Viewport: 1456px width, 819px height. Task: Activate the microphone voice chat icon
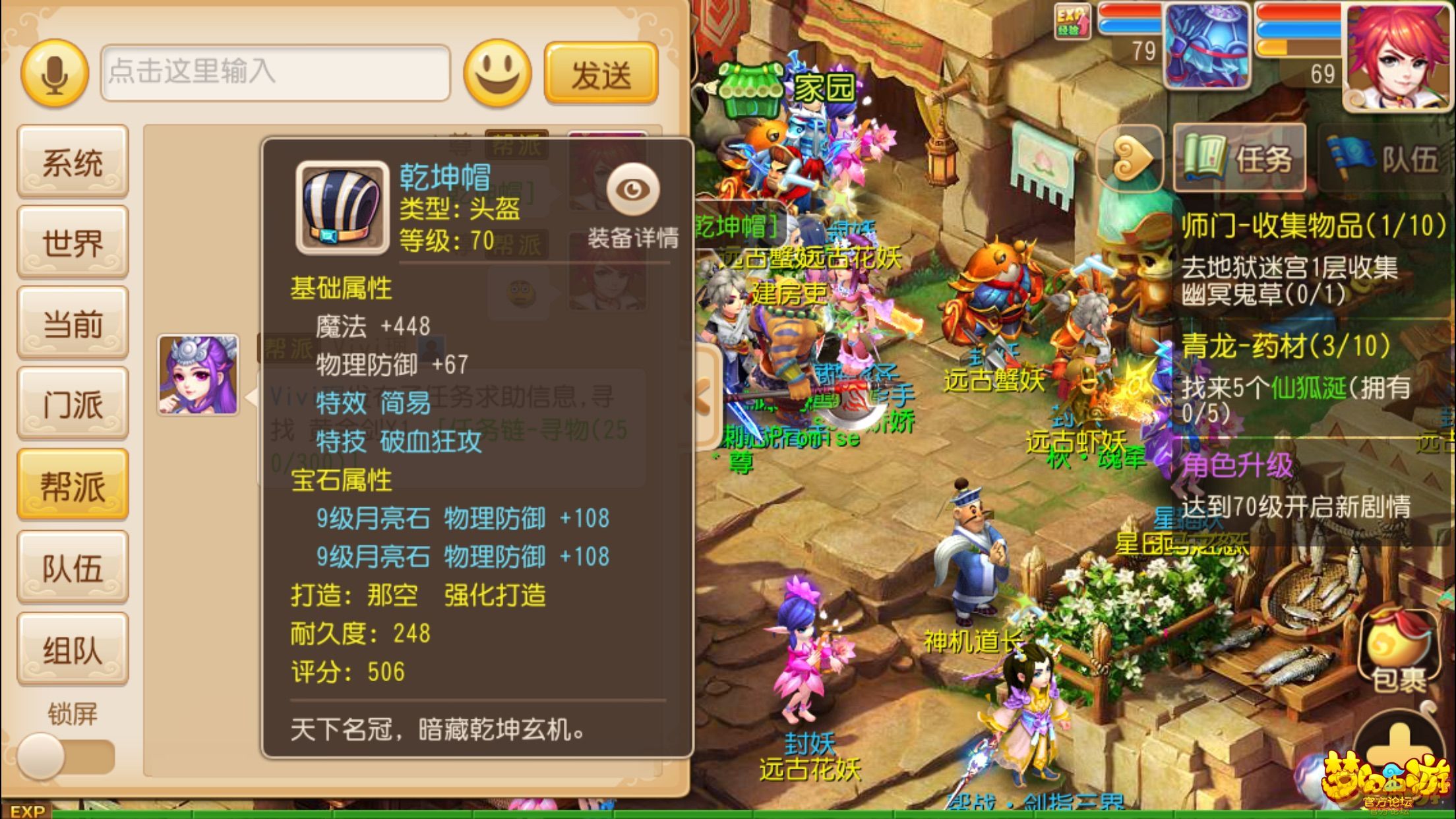(x=55, y=73)
